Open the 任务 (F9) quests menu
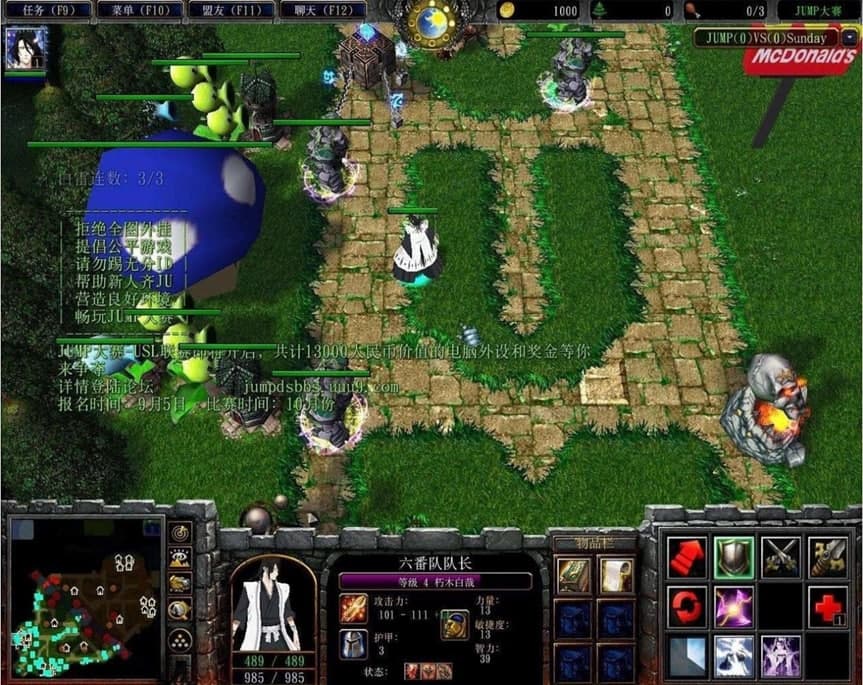The width and height of the screenshot is (863, 685). pyautogui.click(x=46, y=10)
